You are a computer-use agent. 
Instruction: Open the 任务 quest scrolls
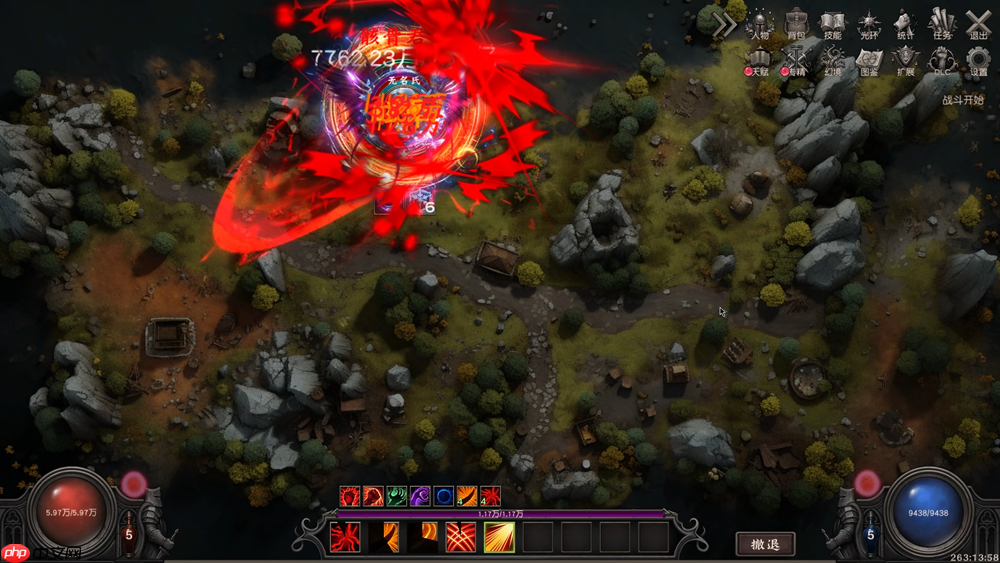point(942,24)
